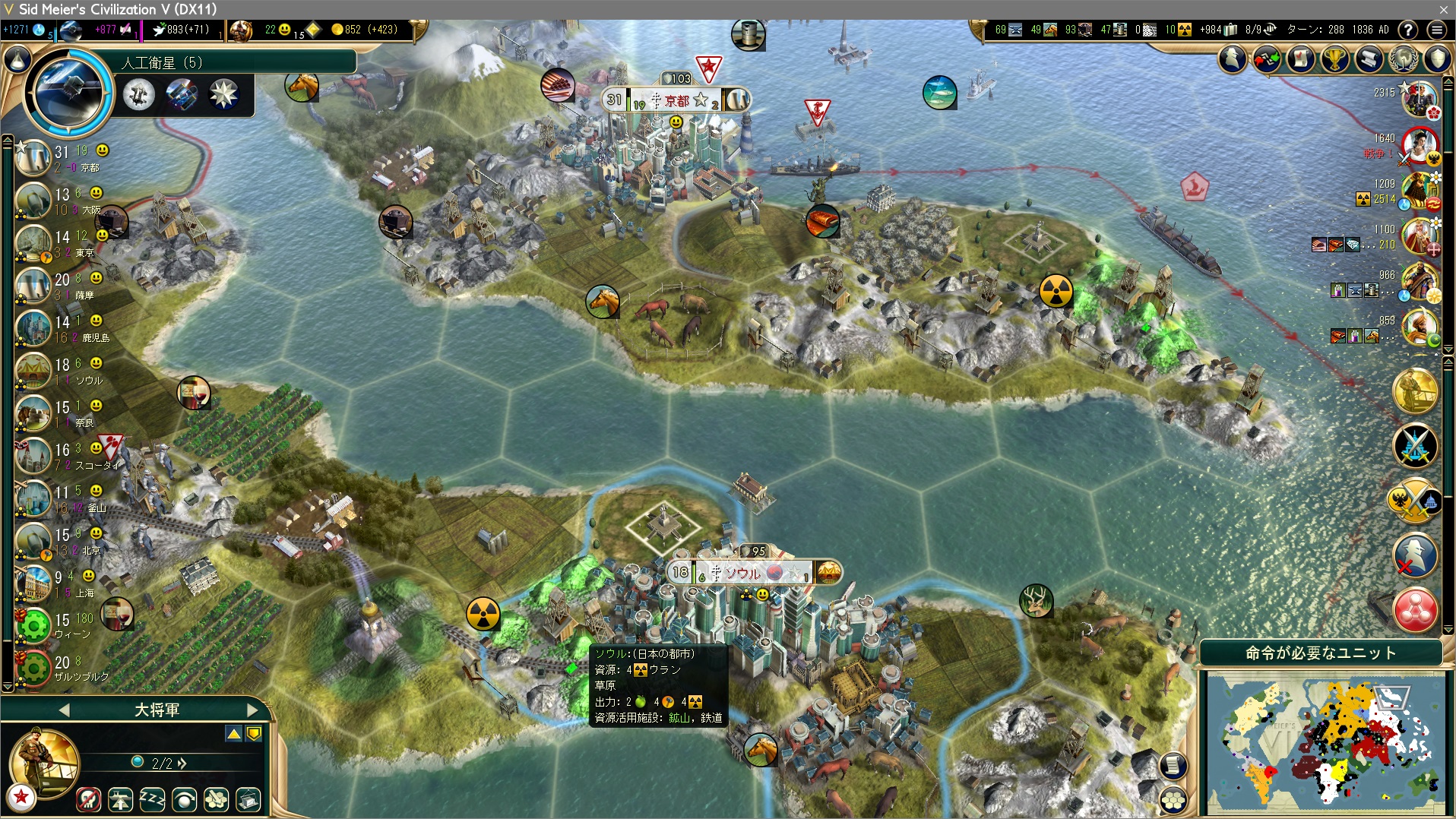Open the help question mark button

click(1407, 30)
